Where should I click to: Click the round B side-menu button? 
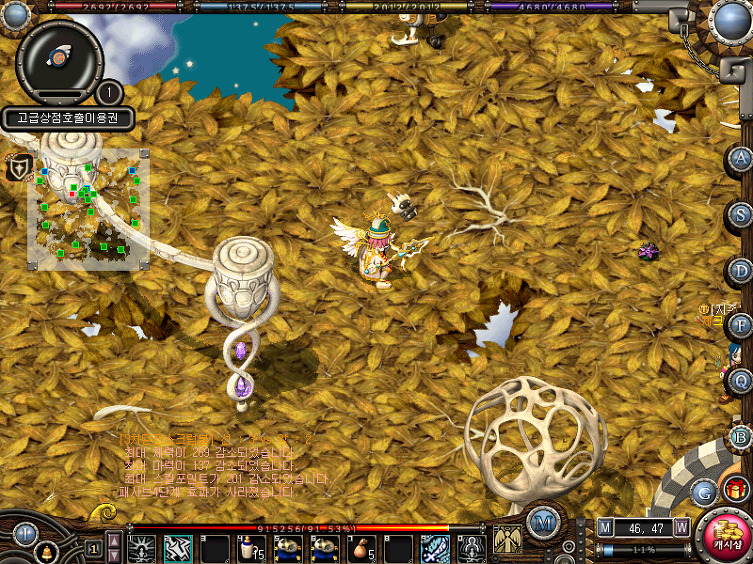(740, 436)
